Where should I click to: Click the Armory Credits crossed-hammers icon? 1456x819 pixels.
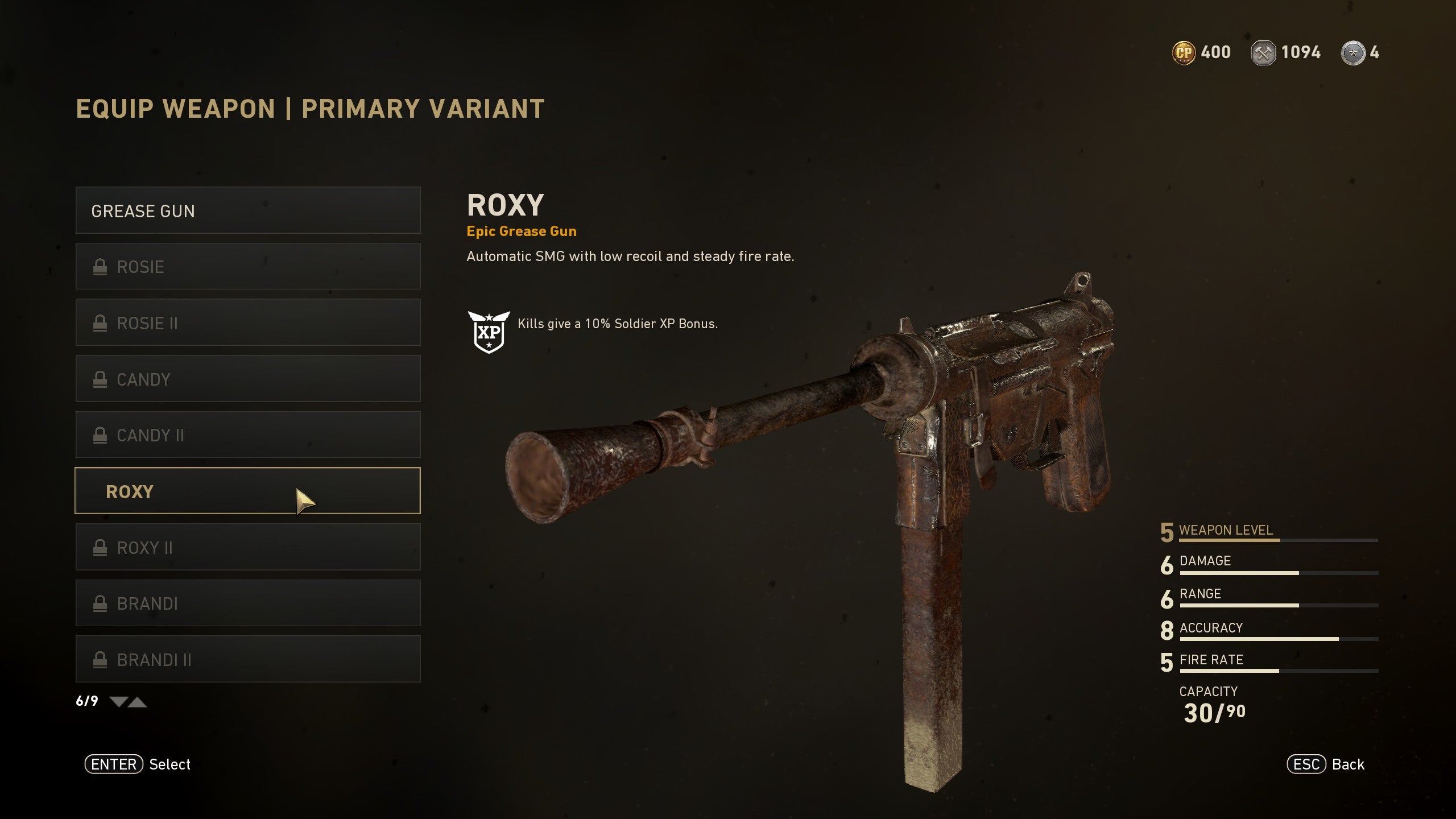point(1264,52)
